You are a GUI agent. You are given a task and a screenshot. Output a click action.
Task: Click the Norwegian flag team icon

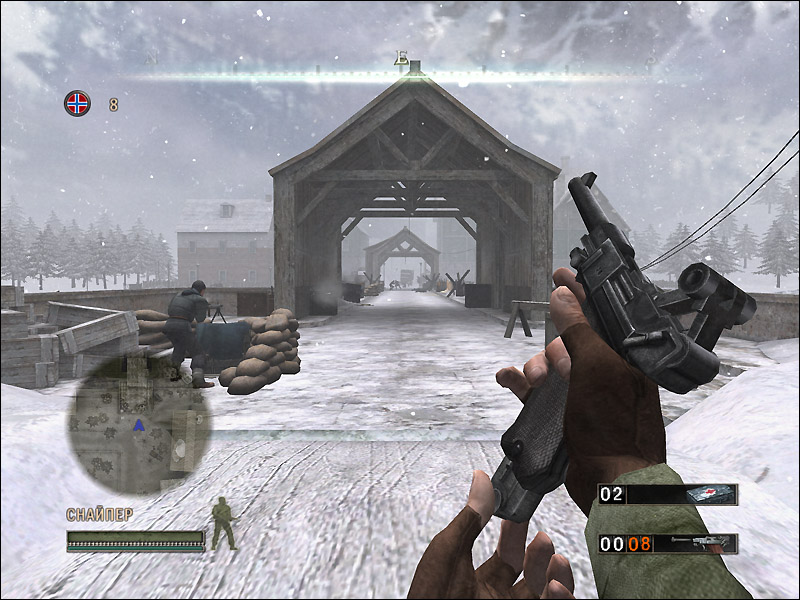[x=77, y=103]
